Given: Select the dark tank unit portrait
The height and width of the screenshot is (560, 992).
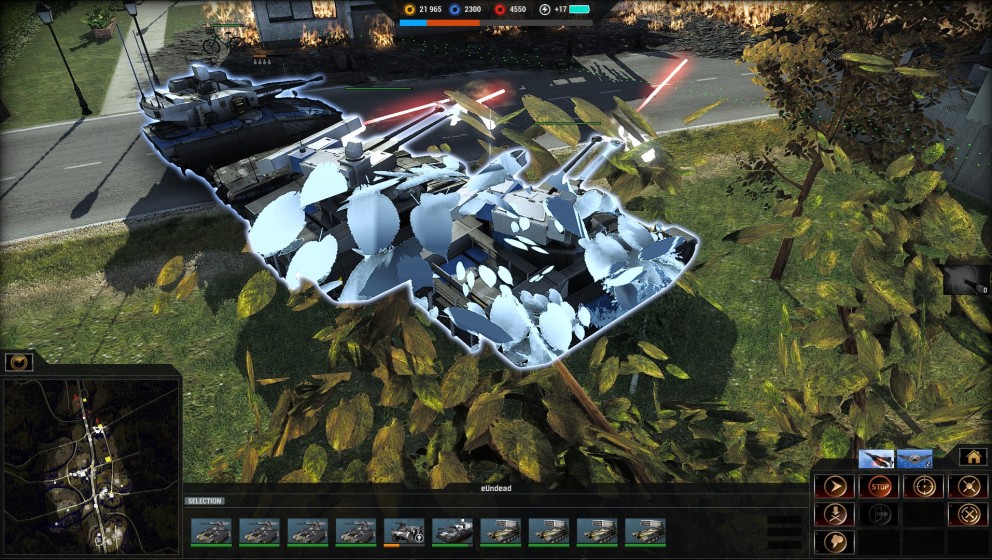Looking at the screenshot, I should point(452,531).
